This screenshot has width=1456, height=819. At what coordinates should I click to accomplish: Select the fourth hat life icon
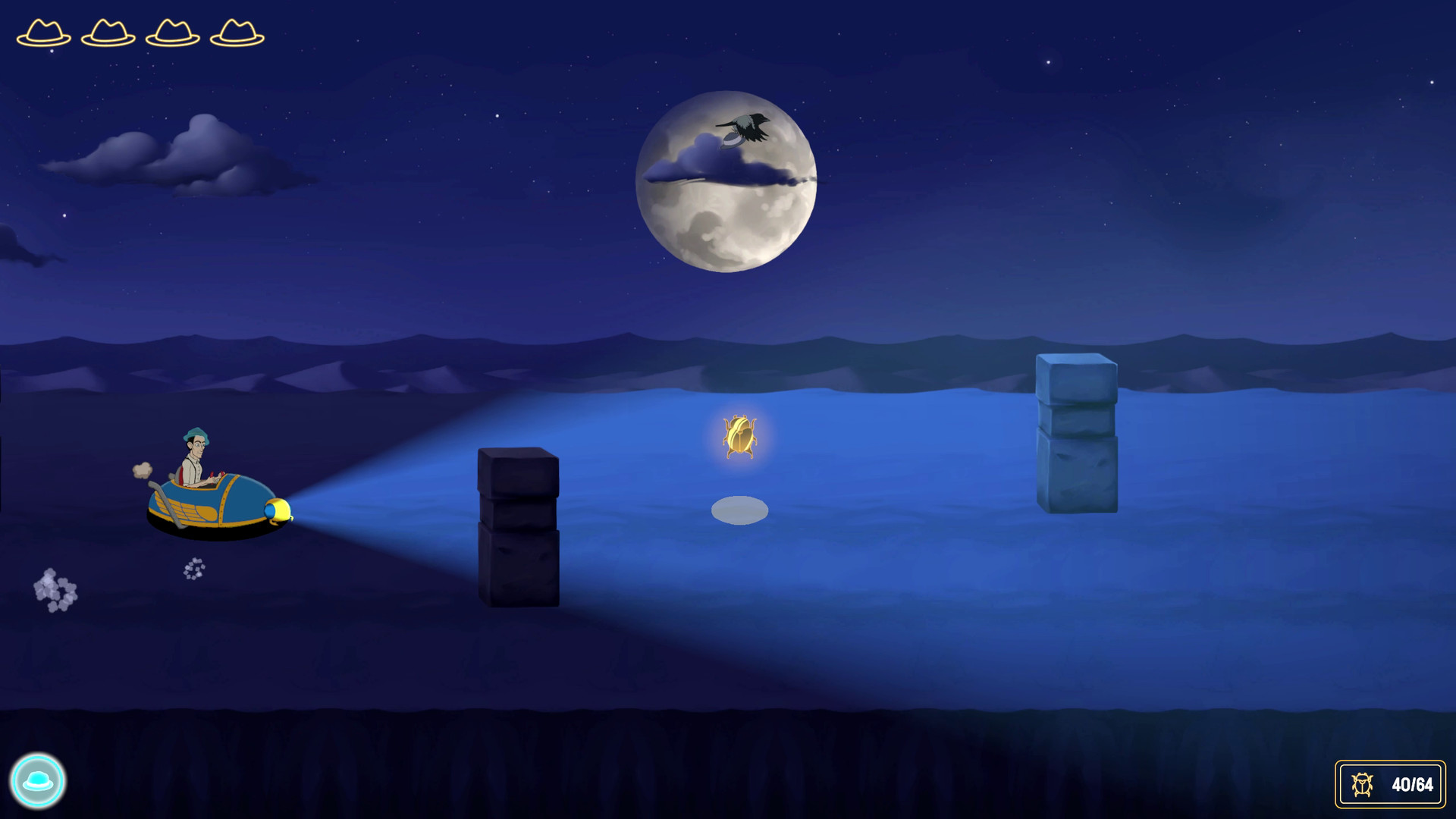(x=237, y=33)
